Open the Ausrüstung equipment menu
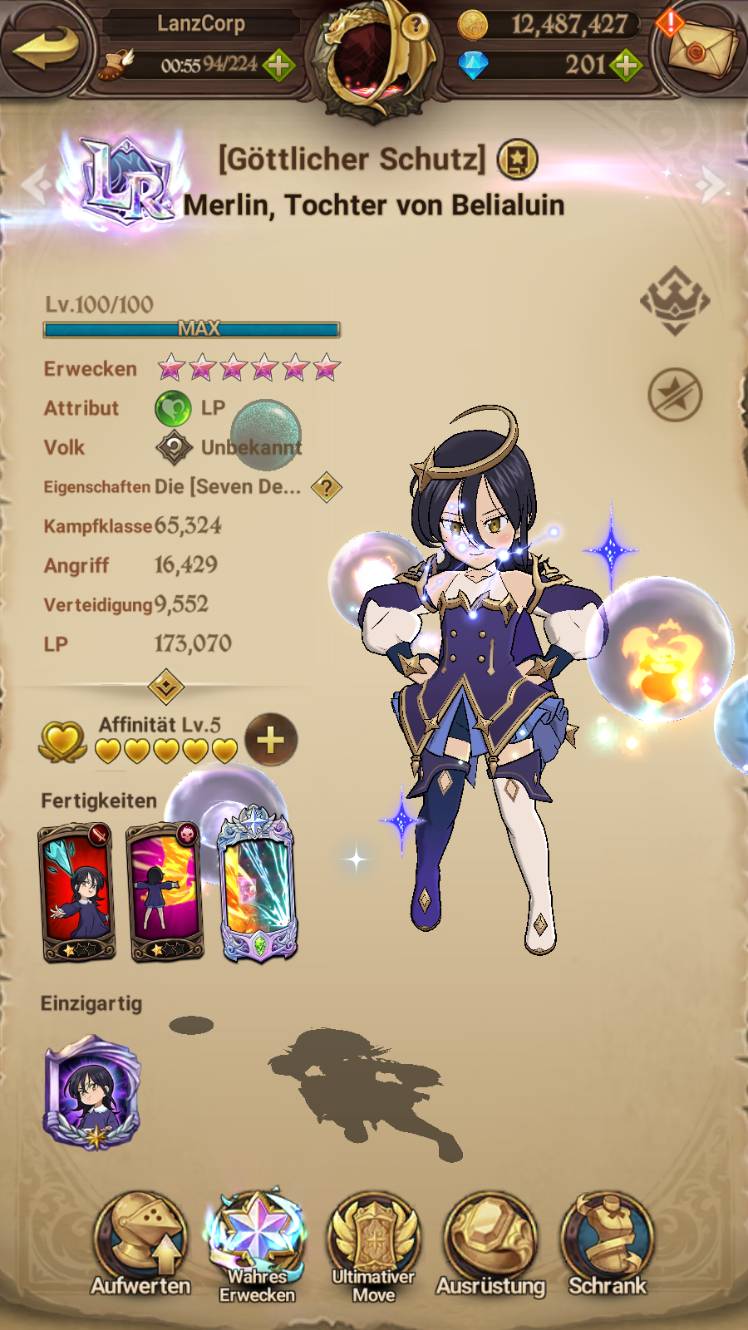Image resolution: width=748 pixels, height=1330 pixels. click(490, 1245)
